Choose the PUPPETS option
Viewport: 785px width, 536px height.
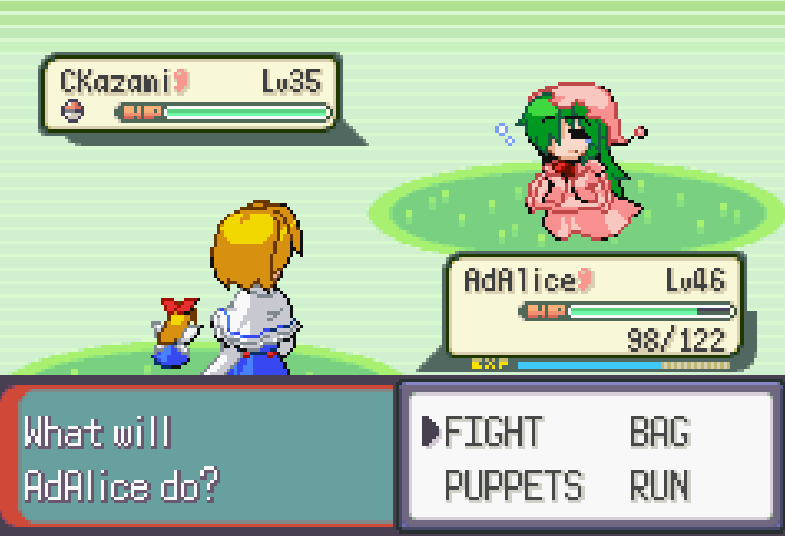pyautogui.click(x=513, y=486)
